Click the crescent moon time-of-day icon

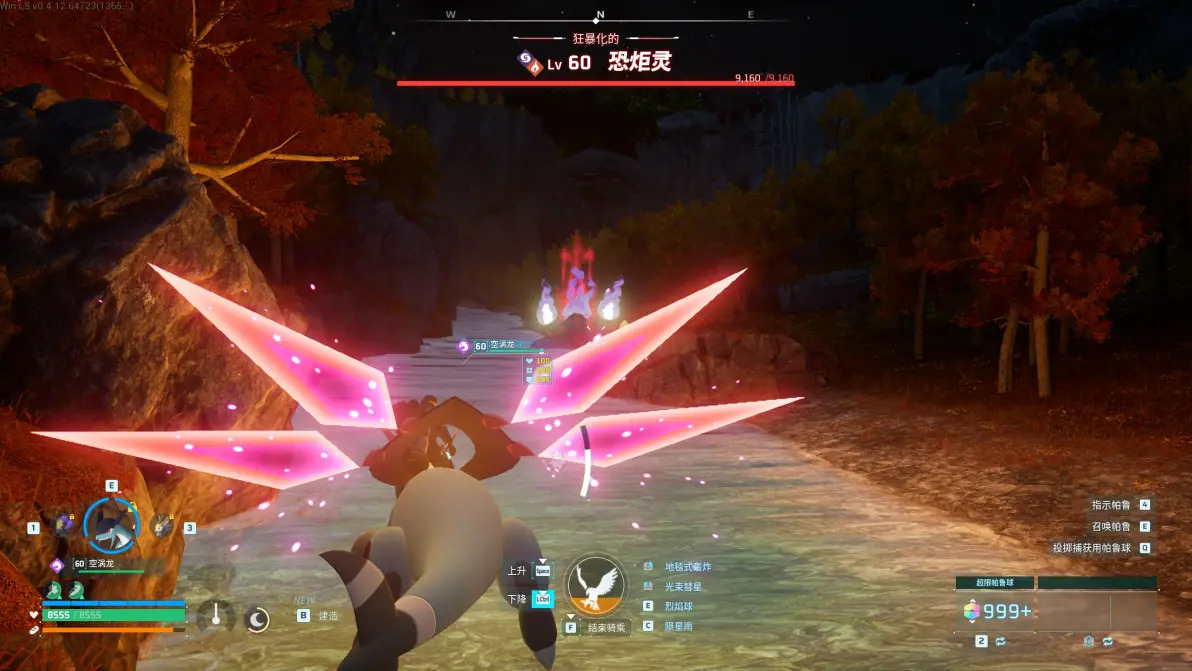click(257, 619)
